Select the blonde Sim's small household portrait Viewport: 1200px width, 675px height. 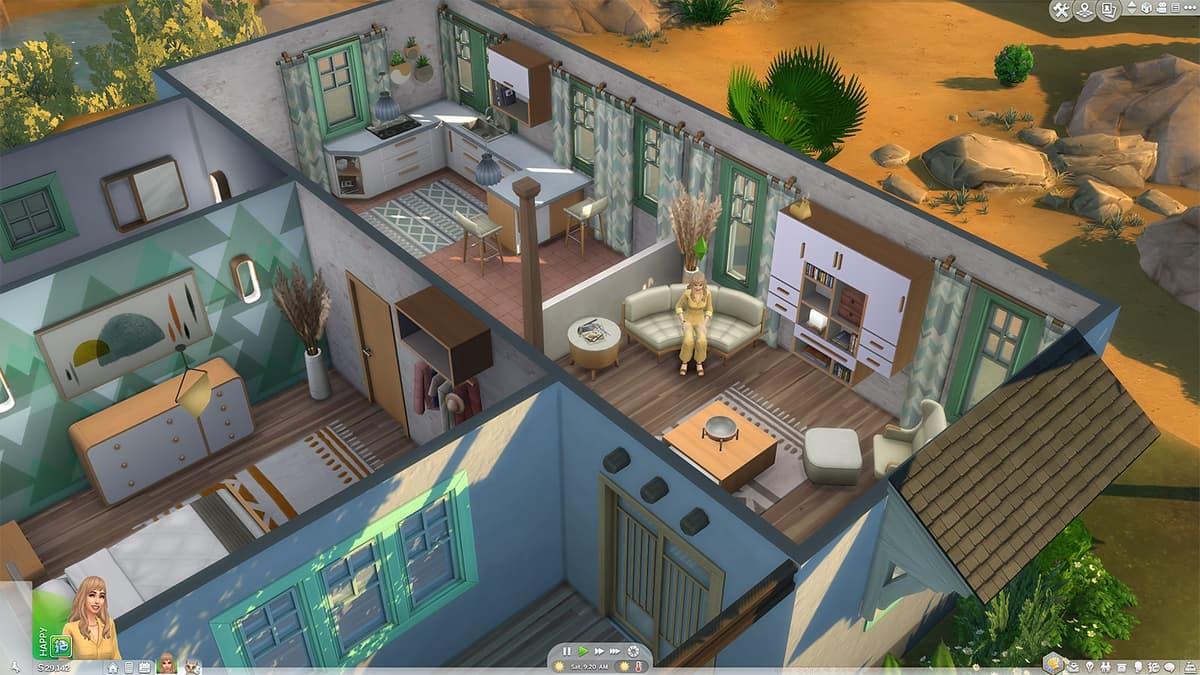[166, 664]
